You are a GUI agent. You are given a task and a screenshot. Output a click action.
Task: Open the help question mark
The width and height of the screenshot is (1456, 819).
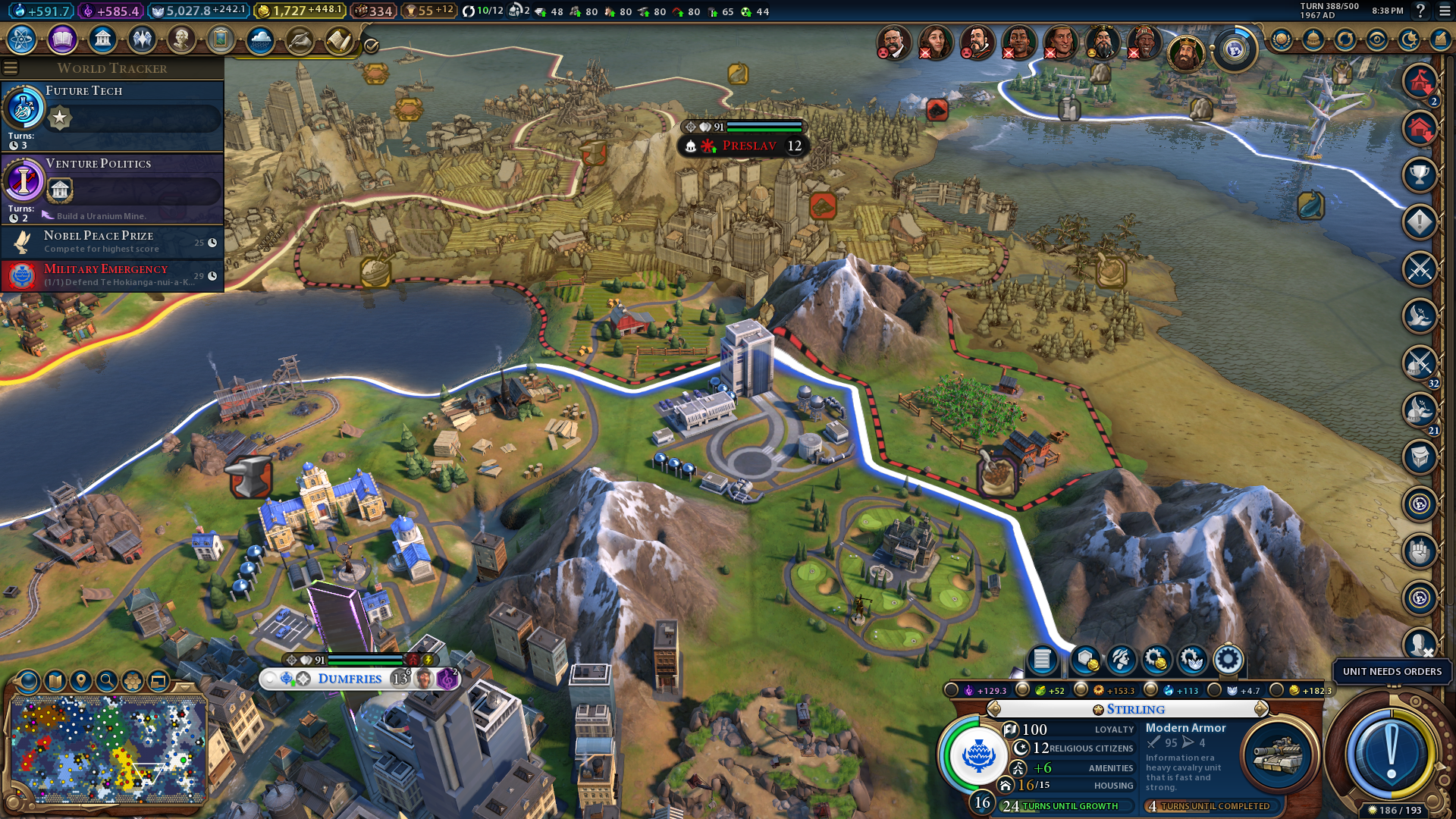click(1420, 11)
